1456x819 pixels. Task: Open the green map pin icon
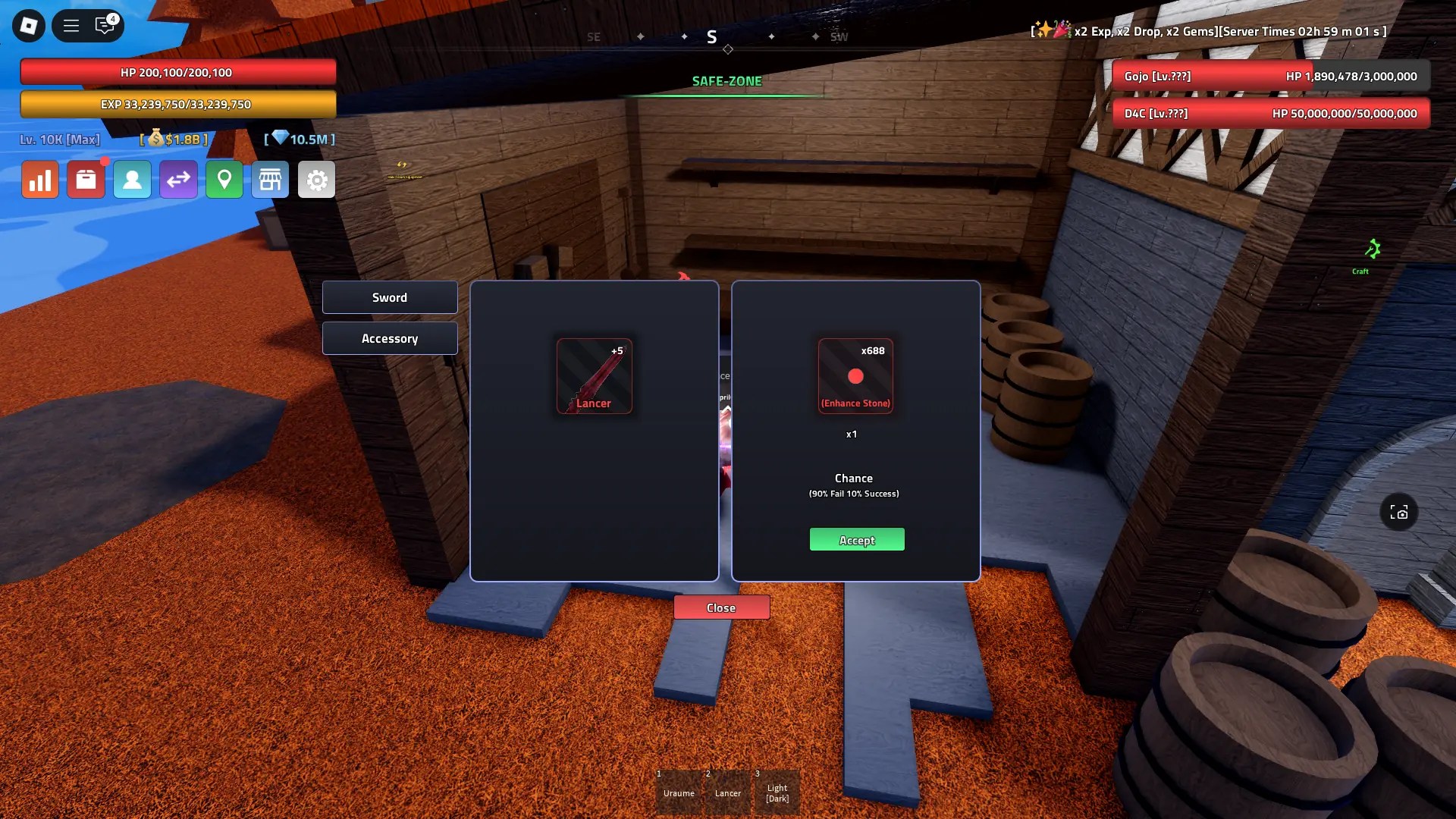pyautogui.click(x=224, y=179)
